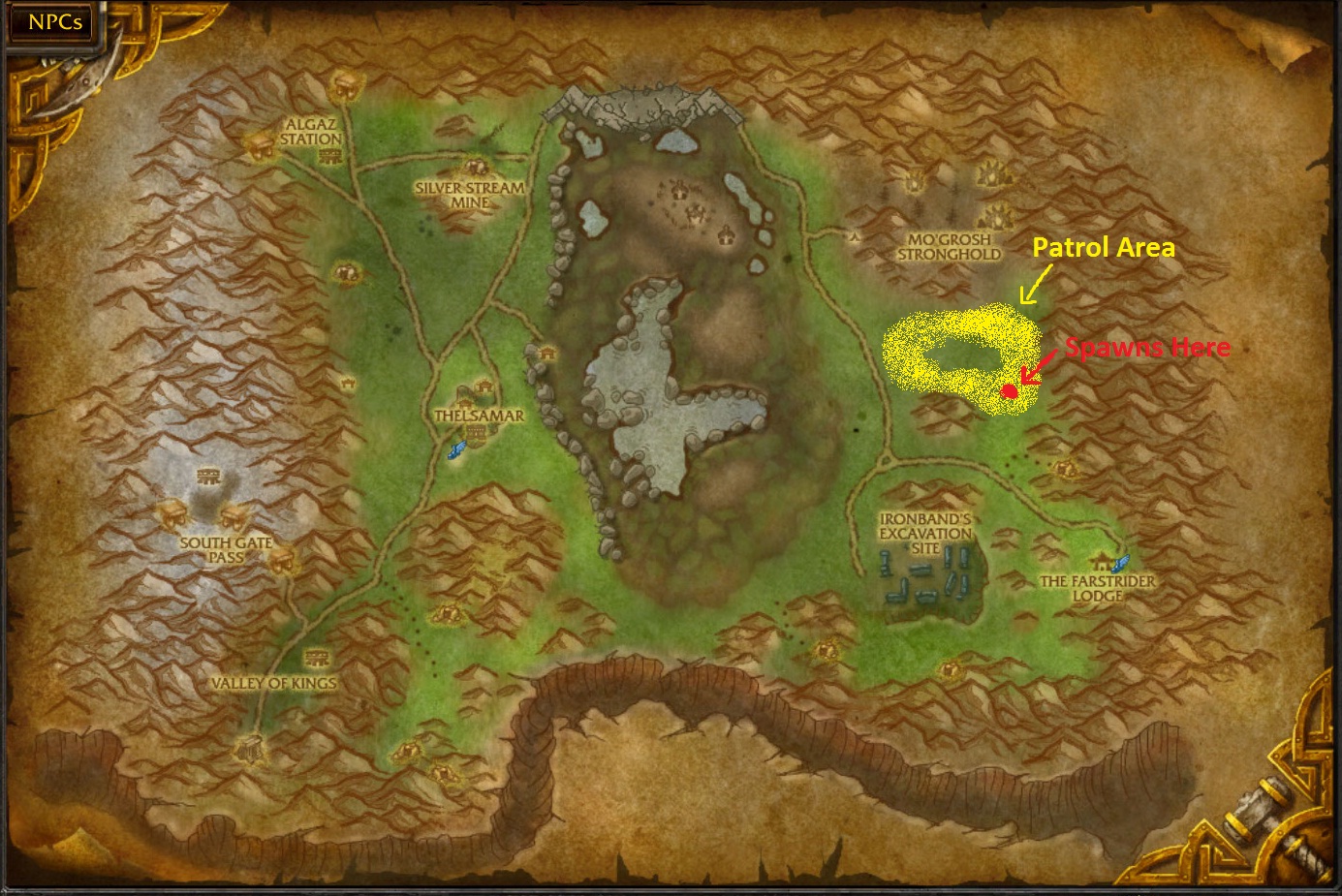Select the blue feather icon near Thelsamar
The width and height of the screenshot is (1342, 896).
coord(455,448)
